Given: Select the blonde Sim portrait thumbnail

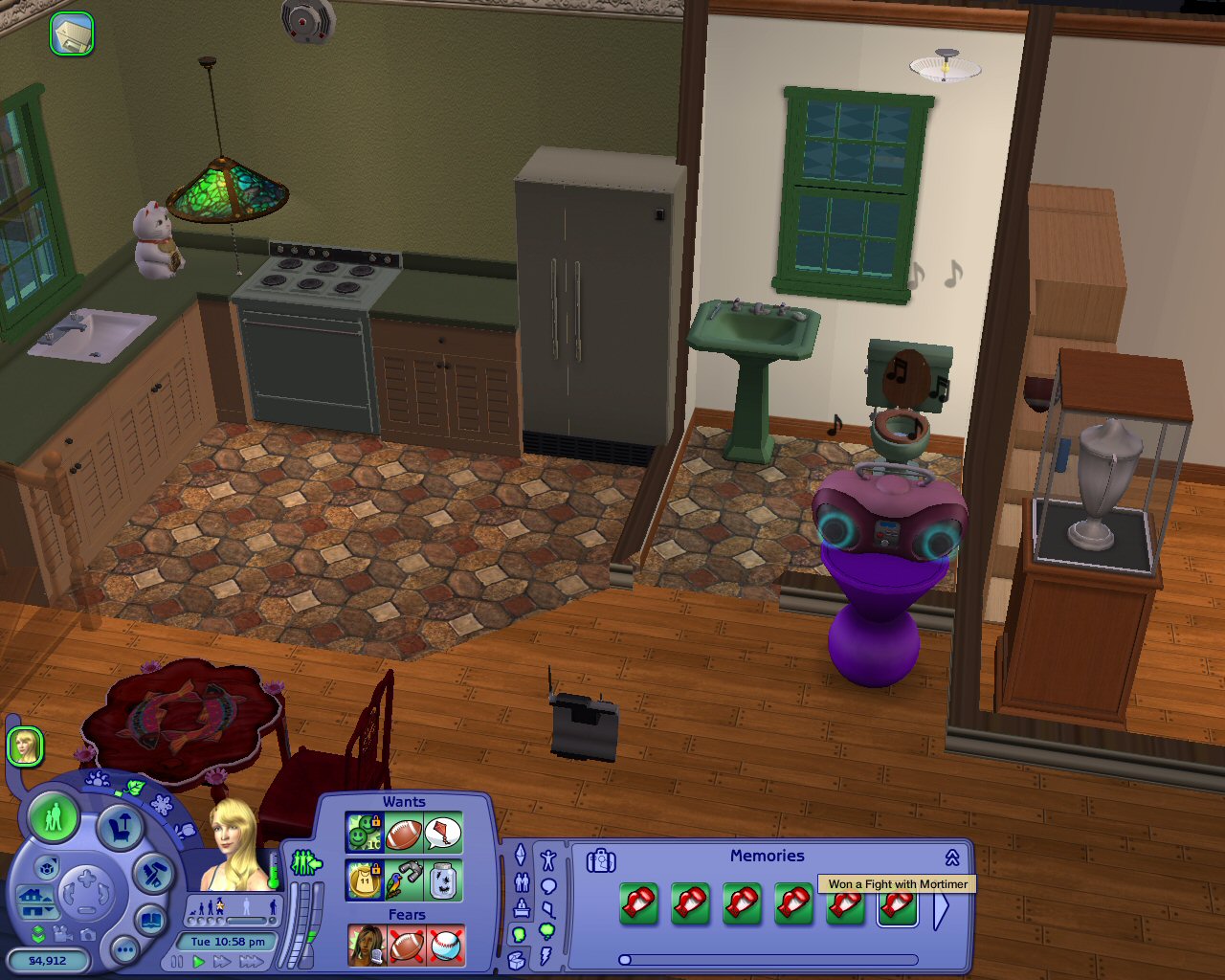Looking at the screenshot, I should pyautogui.click(x=25, y=746).
